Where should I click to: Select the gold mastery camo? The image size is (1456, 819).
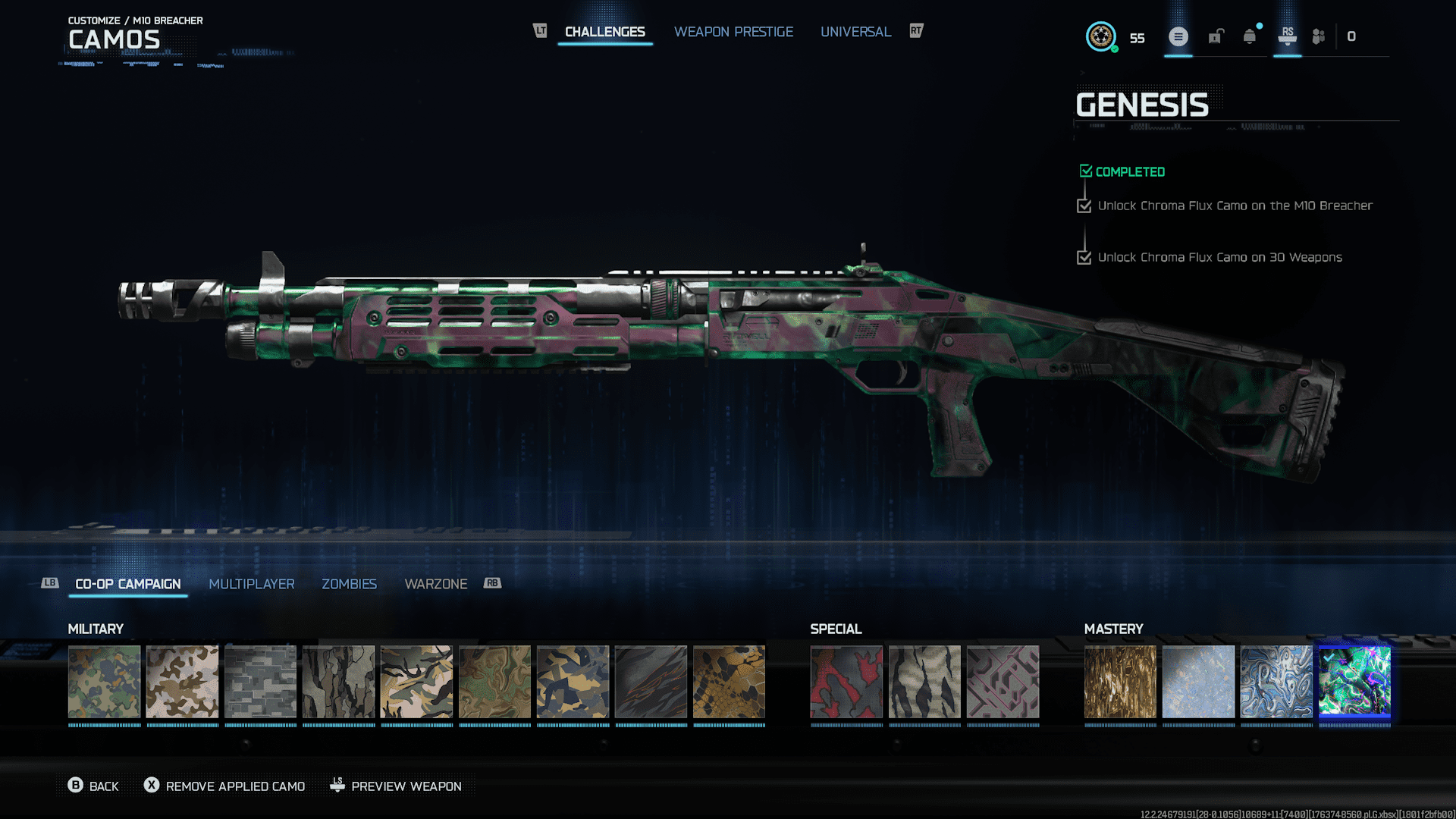(1120, 681)
